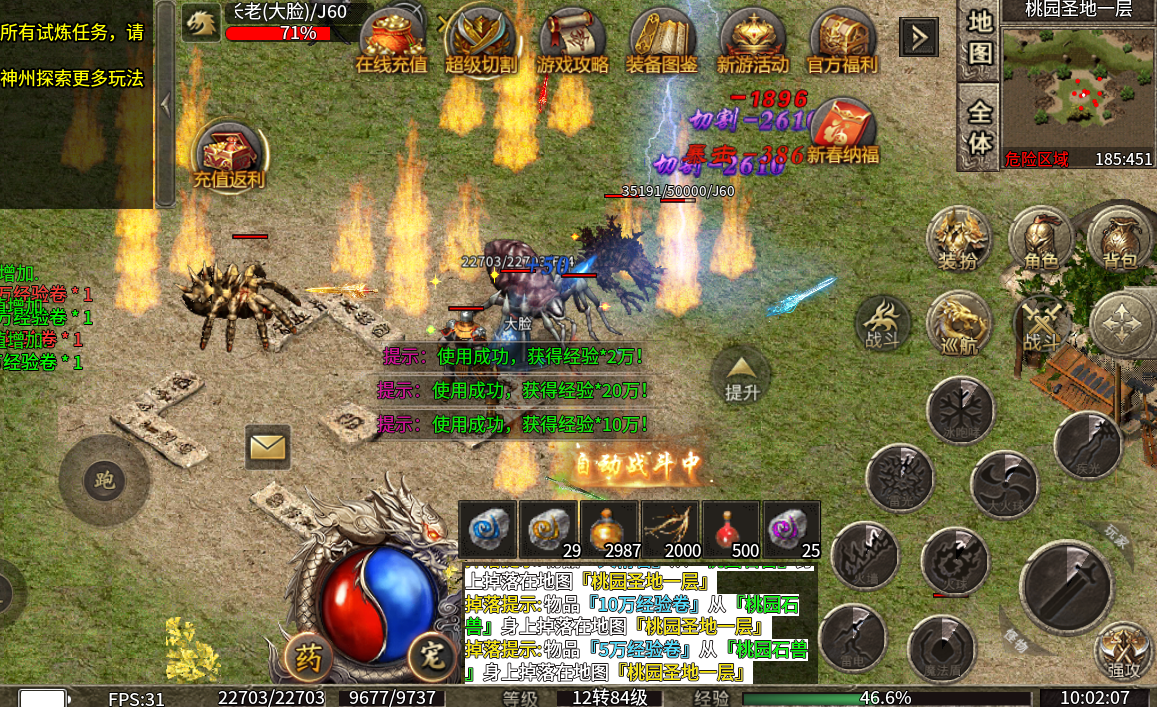
Task: Cast the 魔法盾 magic shield skill
Action: pos(941,647)
